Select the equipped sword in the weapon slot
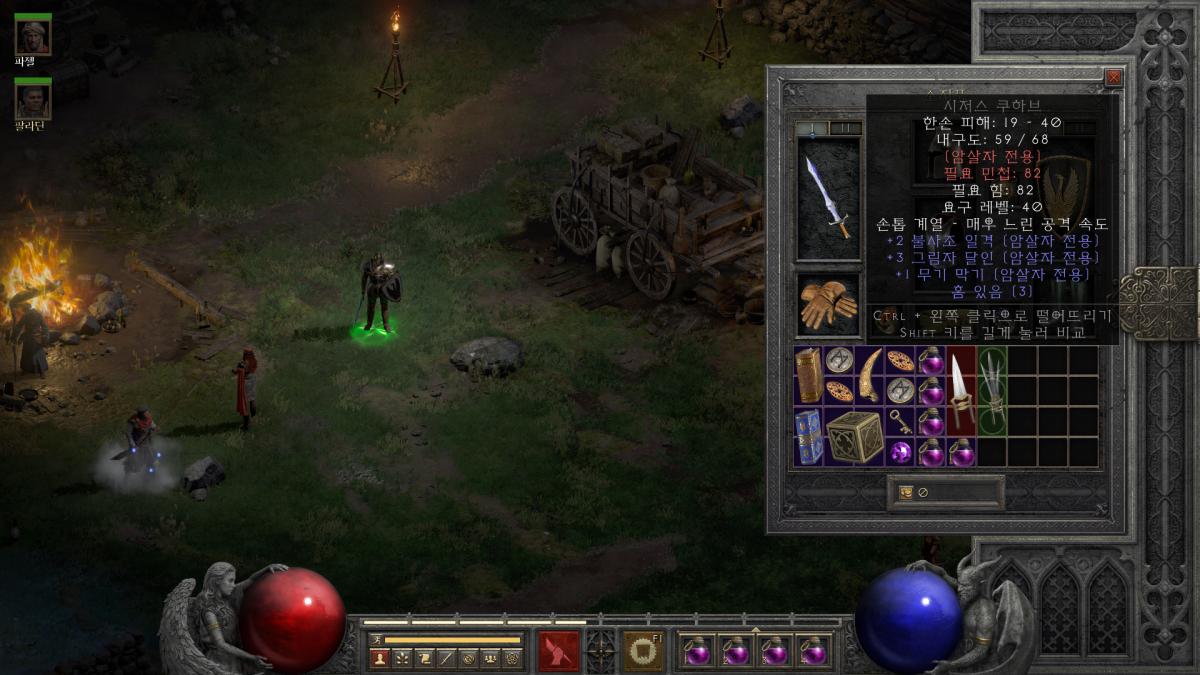 828,198
